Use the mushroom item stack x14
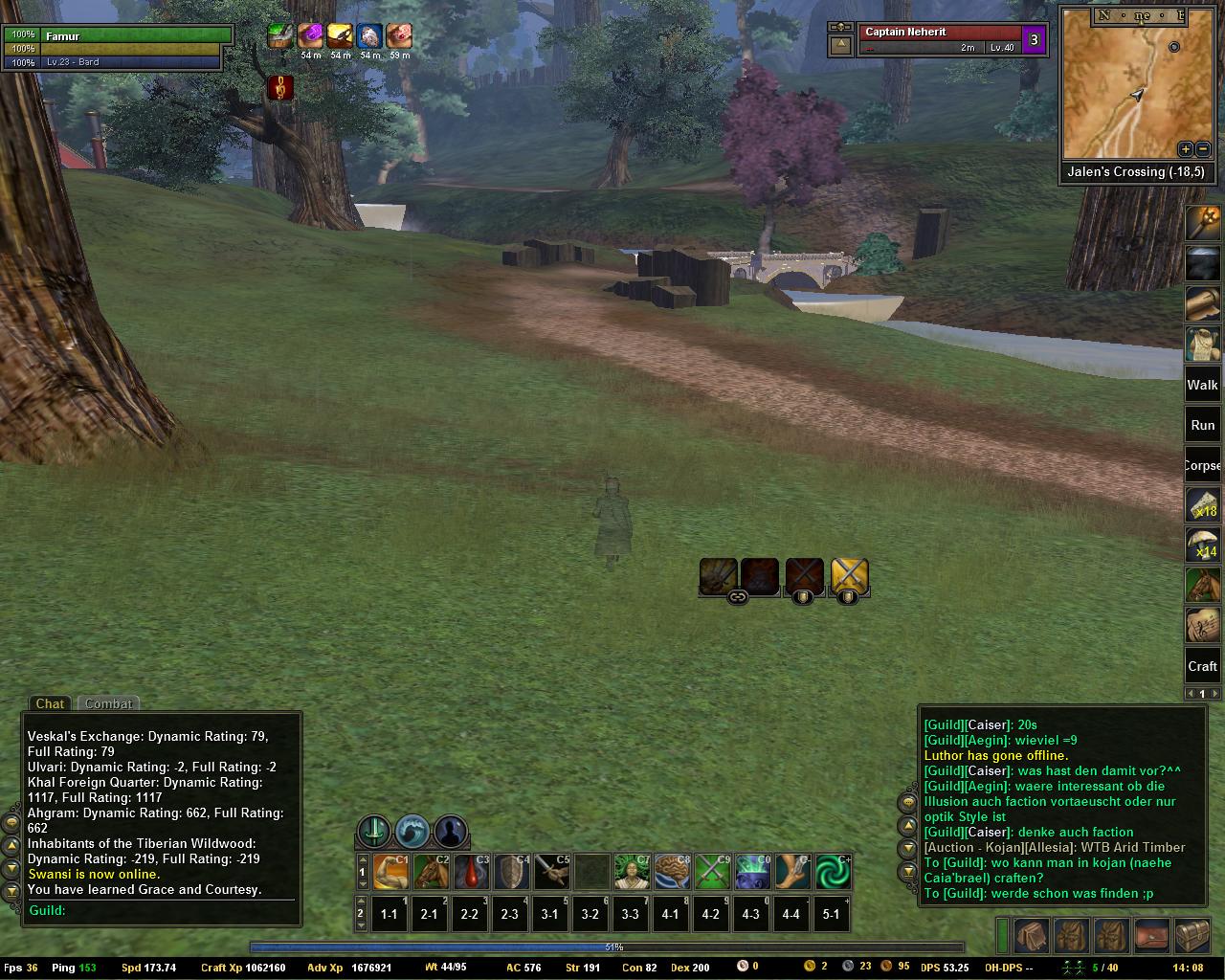The width and height of the screenshot is (1225, 980). [1202, 546]
